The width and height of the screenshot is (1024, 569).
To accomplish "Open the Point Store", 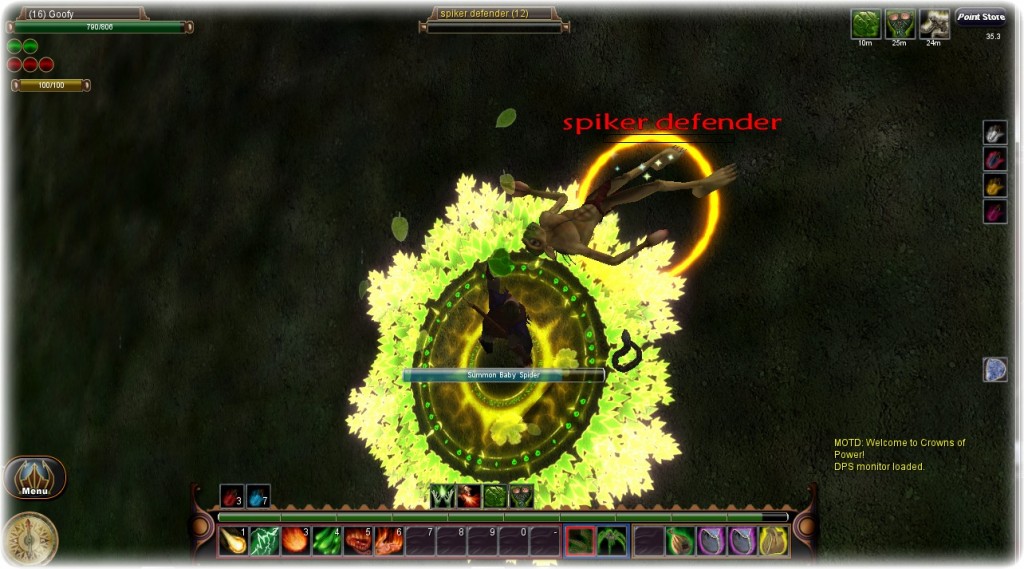I will tap(980, 17).
